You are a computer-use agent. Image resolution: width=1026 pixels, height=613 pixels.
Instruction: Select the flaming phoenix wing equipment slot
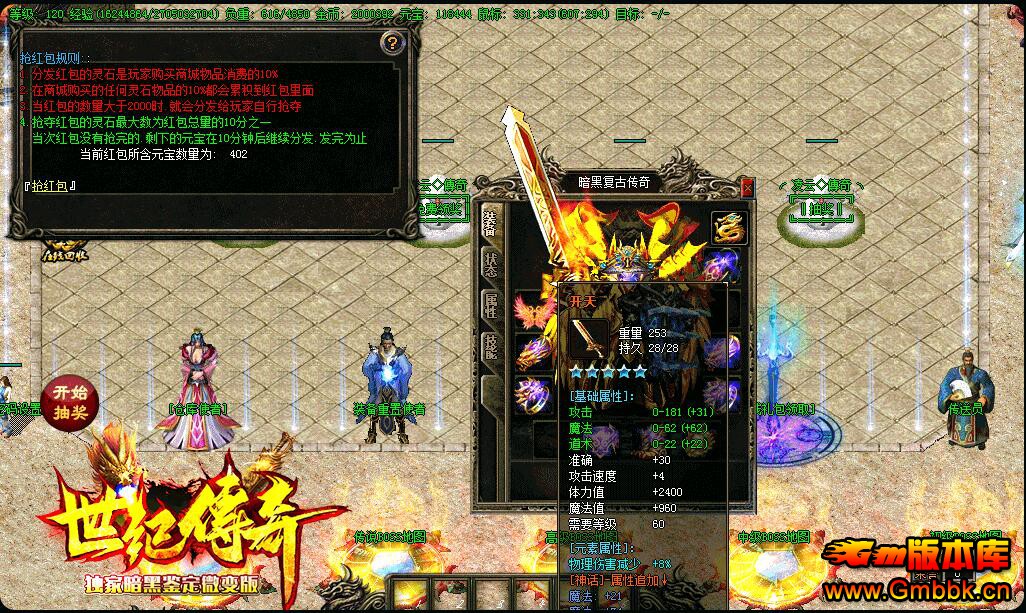(530, 311)
